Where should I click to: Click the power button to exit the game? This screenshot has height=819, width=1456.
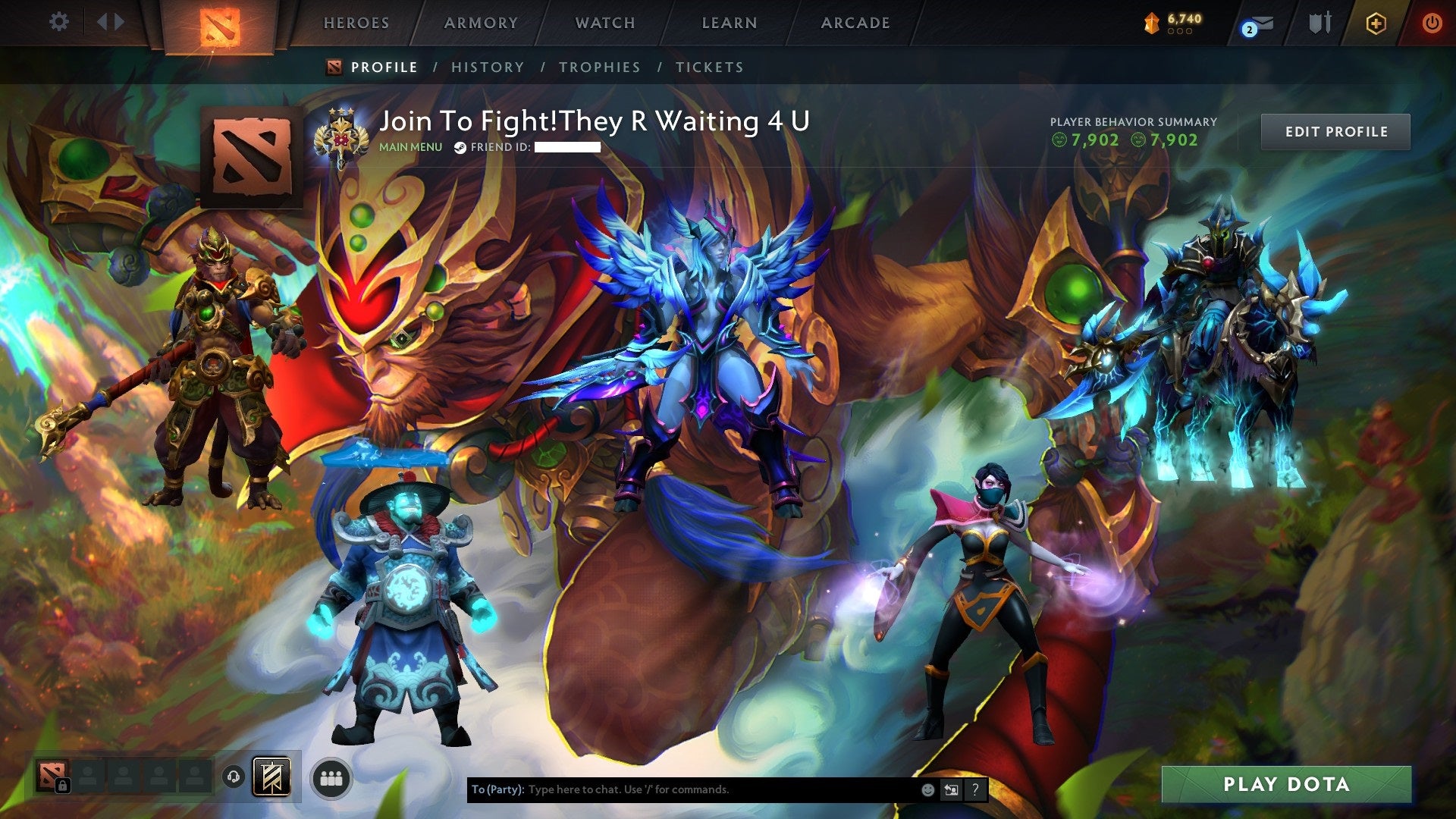click(1432, 22)
